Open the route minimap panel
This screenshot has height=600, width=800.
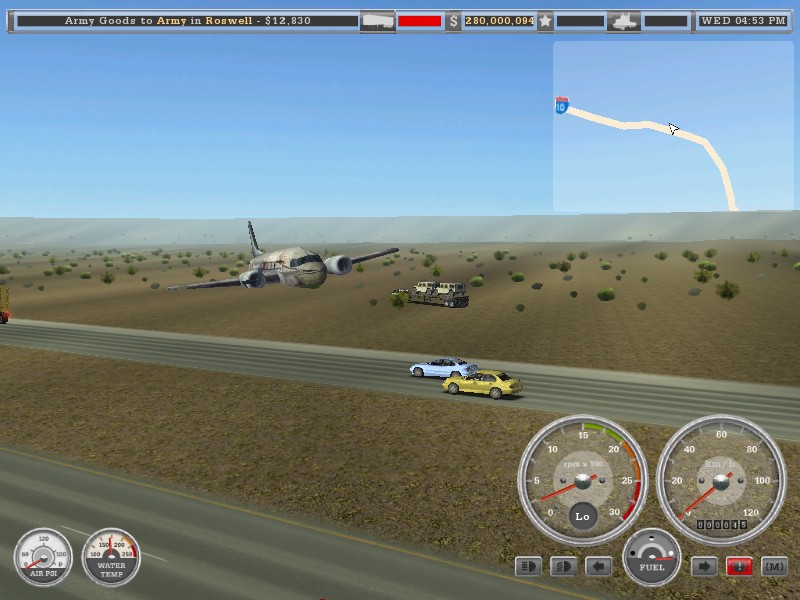[x=672, y=126]
